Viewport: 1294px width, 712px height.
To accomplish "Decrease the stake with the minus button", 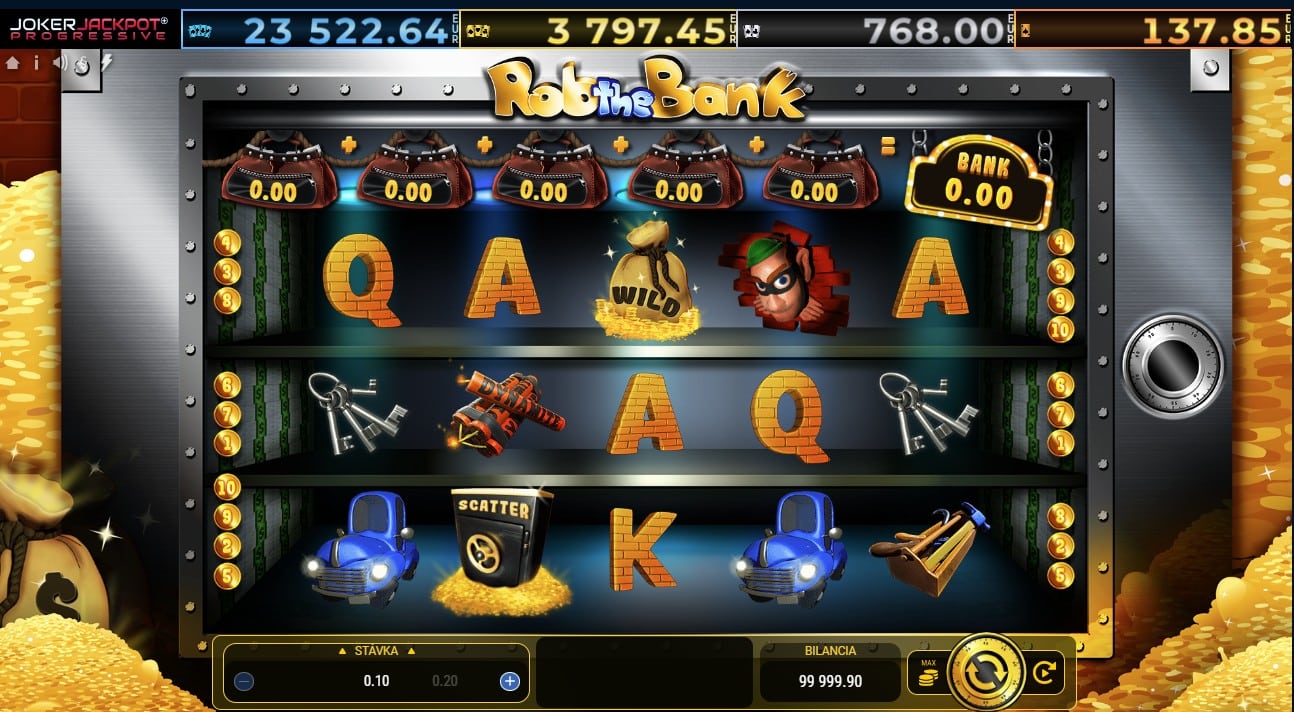I will (x=244, y=682).
